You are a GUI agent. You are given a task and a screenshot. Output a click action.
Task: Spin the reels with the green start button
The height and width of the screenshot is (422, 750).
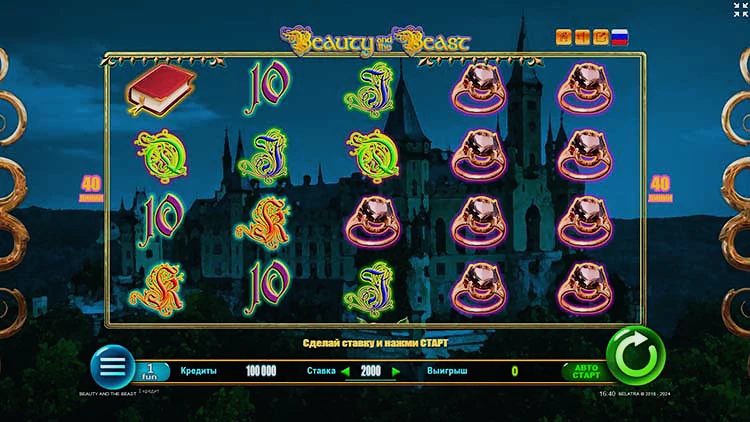tap(636, 355)
